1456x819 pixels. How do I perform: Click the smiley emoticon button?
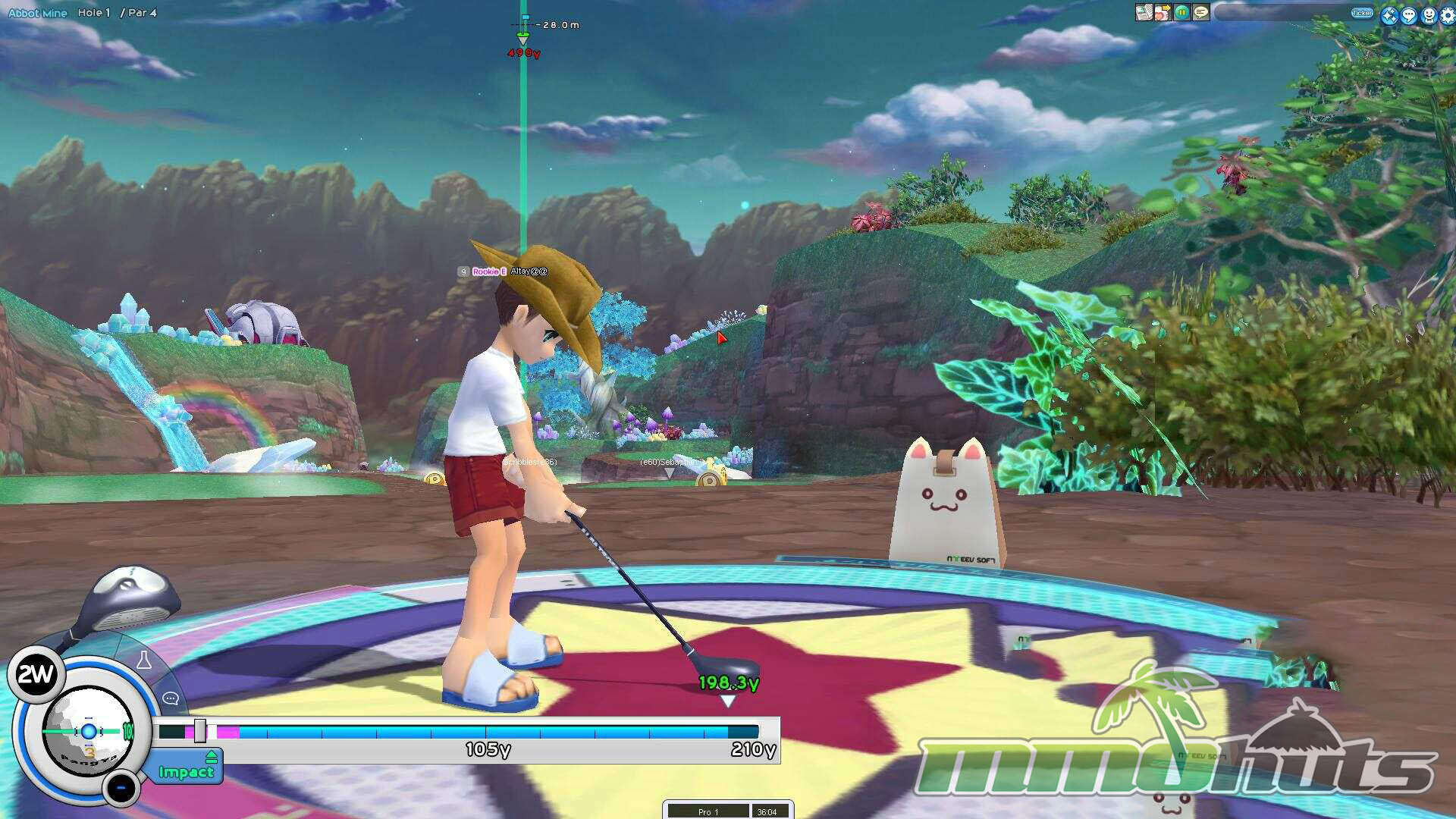[1429, 15]
